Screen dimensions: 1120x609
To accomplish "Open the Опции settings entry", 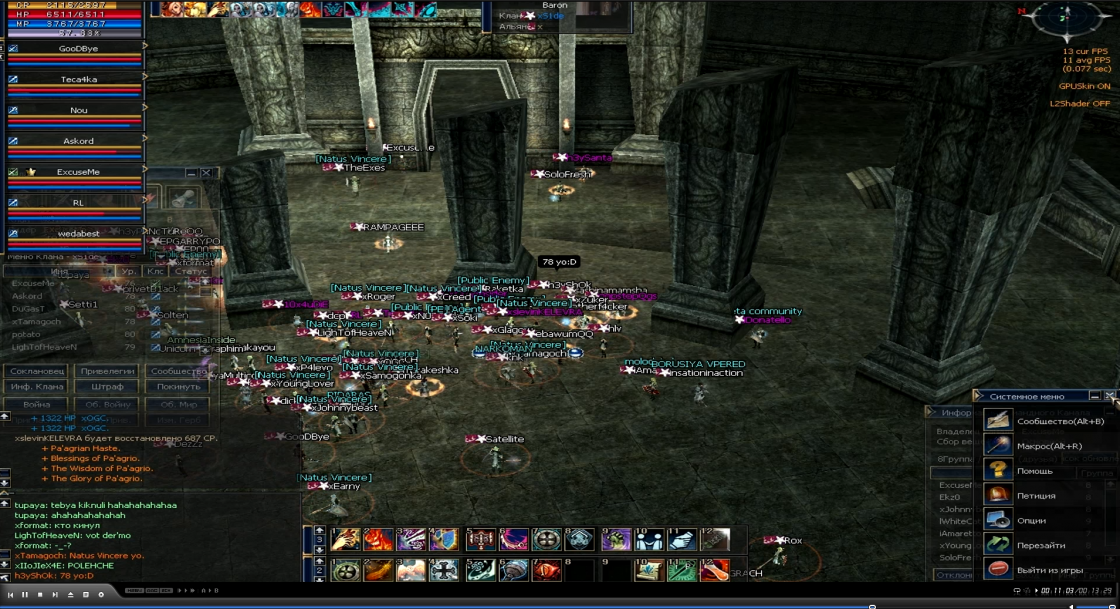I will pos(1032,521).
